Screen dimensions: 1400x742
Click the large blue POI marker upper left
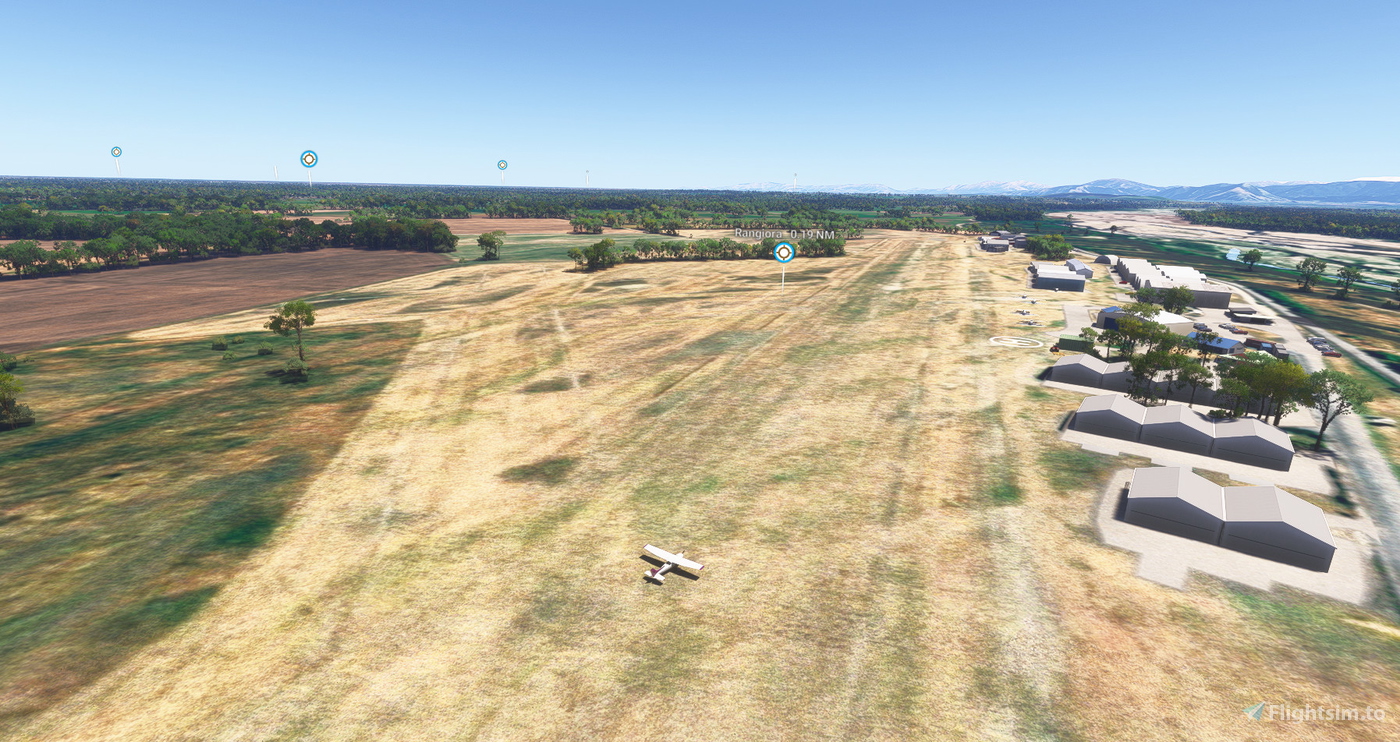tap(308, 156)
